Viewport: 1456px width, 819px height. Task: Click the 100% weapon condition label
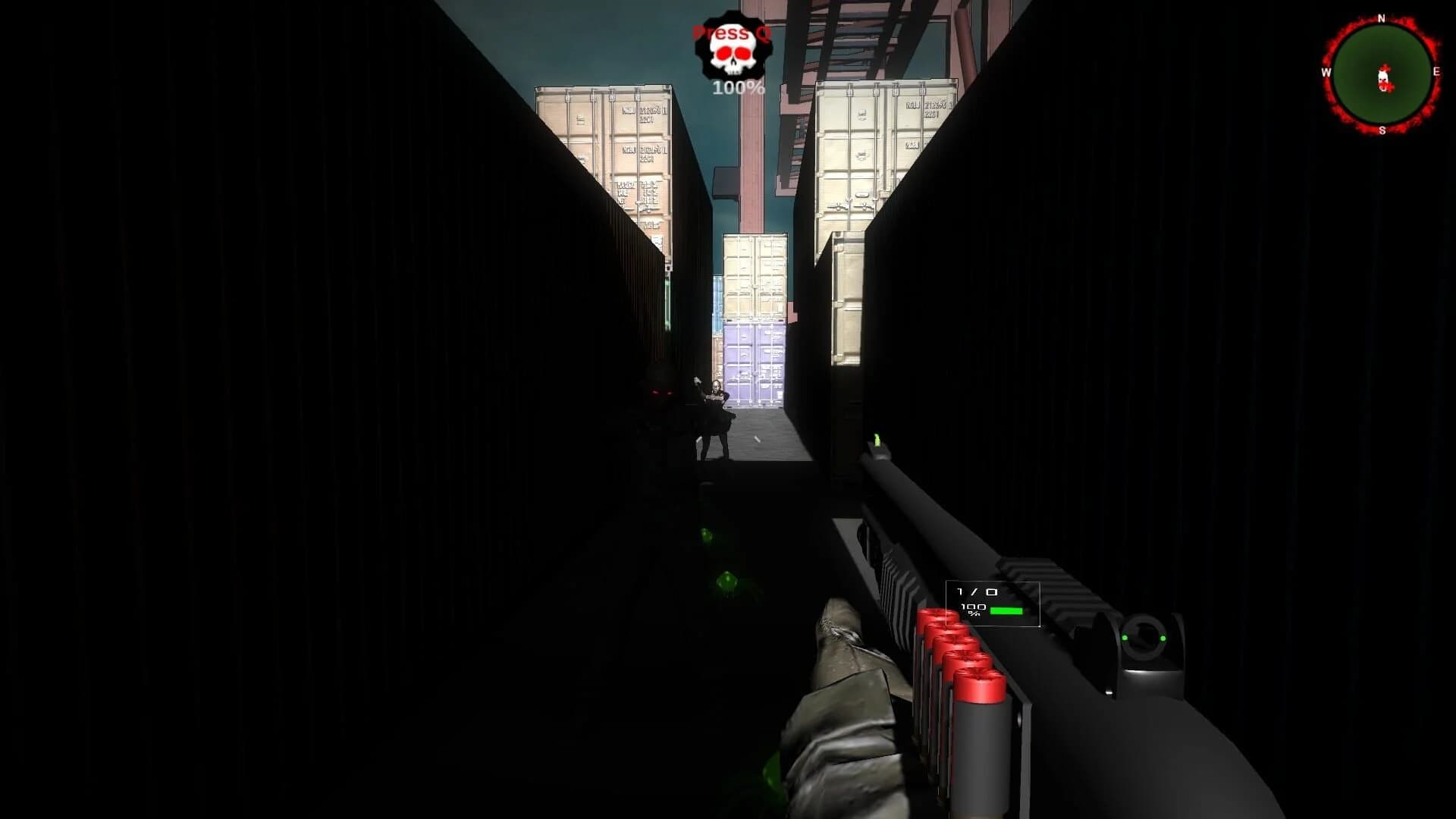point(971,610)
